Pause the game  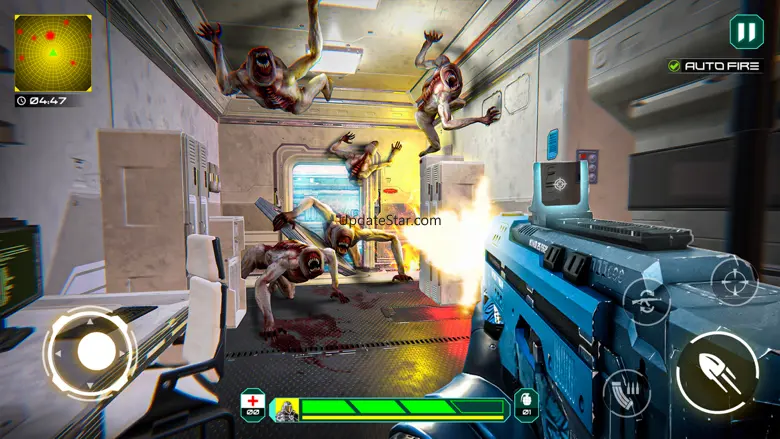tap(746, 31)
